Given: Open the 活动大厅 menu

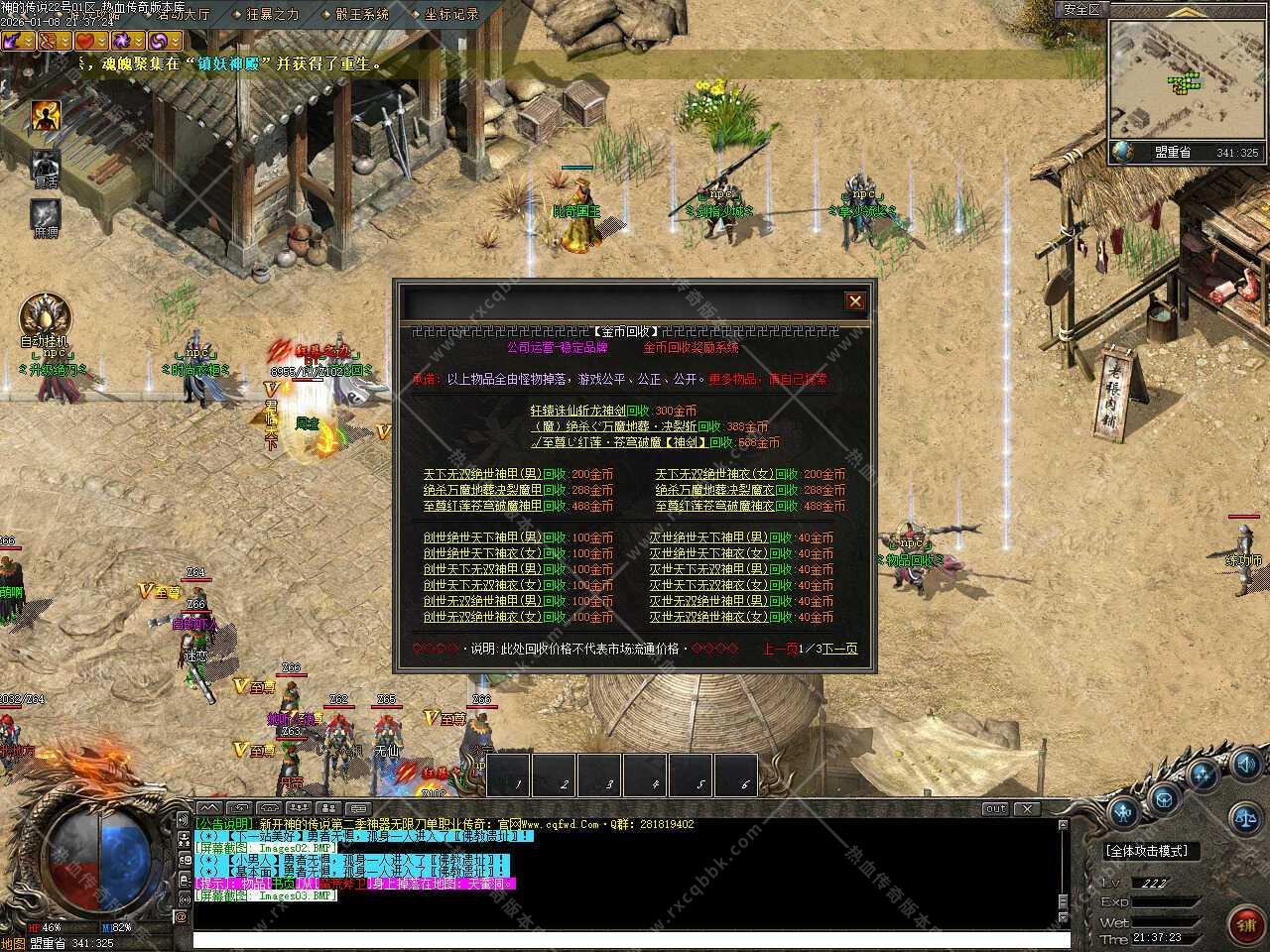Looking at the screenshot, I should [x=184, y=14].
